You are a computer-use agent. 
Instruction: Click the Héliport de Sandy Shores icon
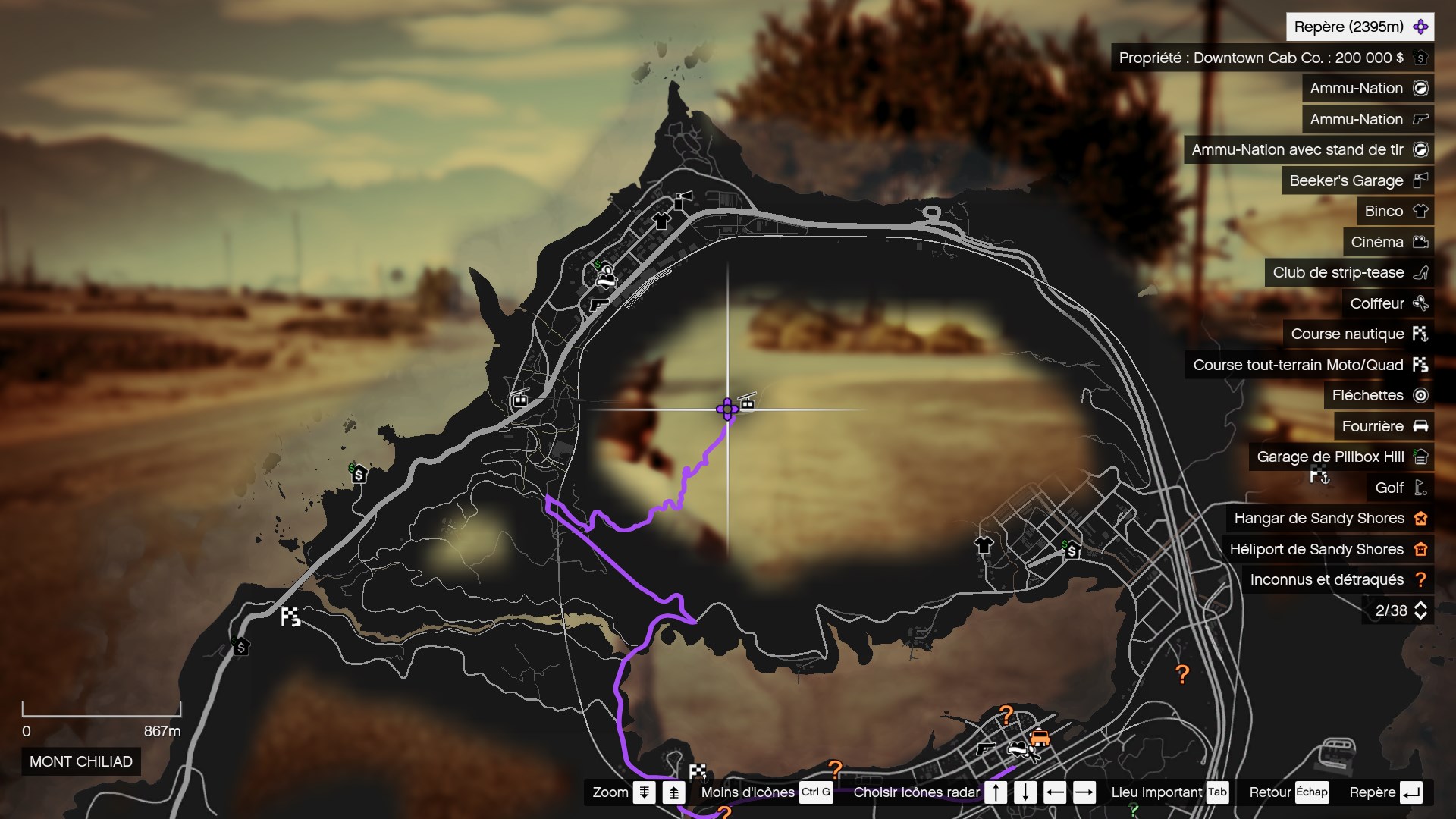(x=1421, y=549)
